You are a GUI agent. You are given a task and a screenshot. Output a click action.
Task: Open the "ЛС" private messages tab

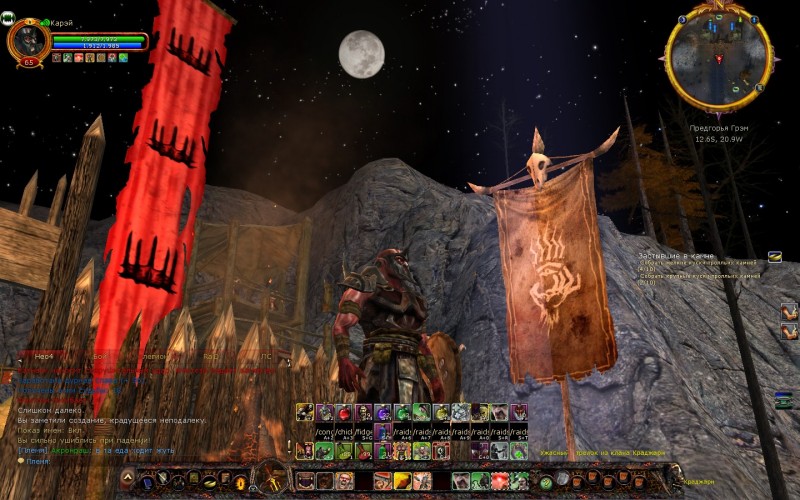(266, 355)
